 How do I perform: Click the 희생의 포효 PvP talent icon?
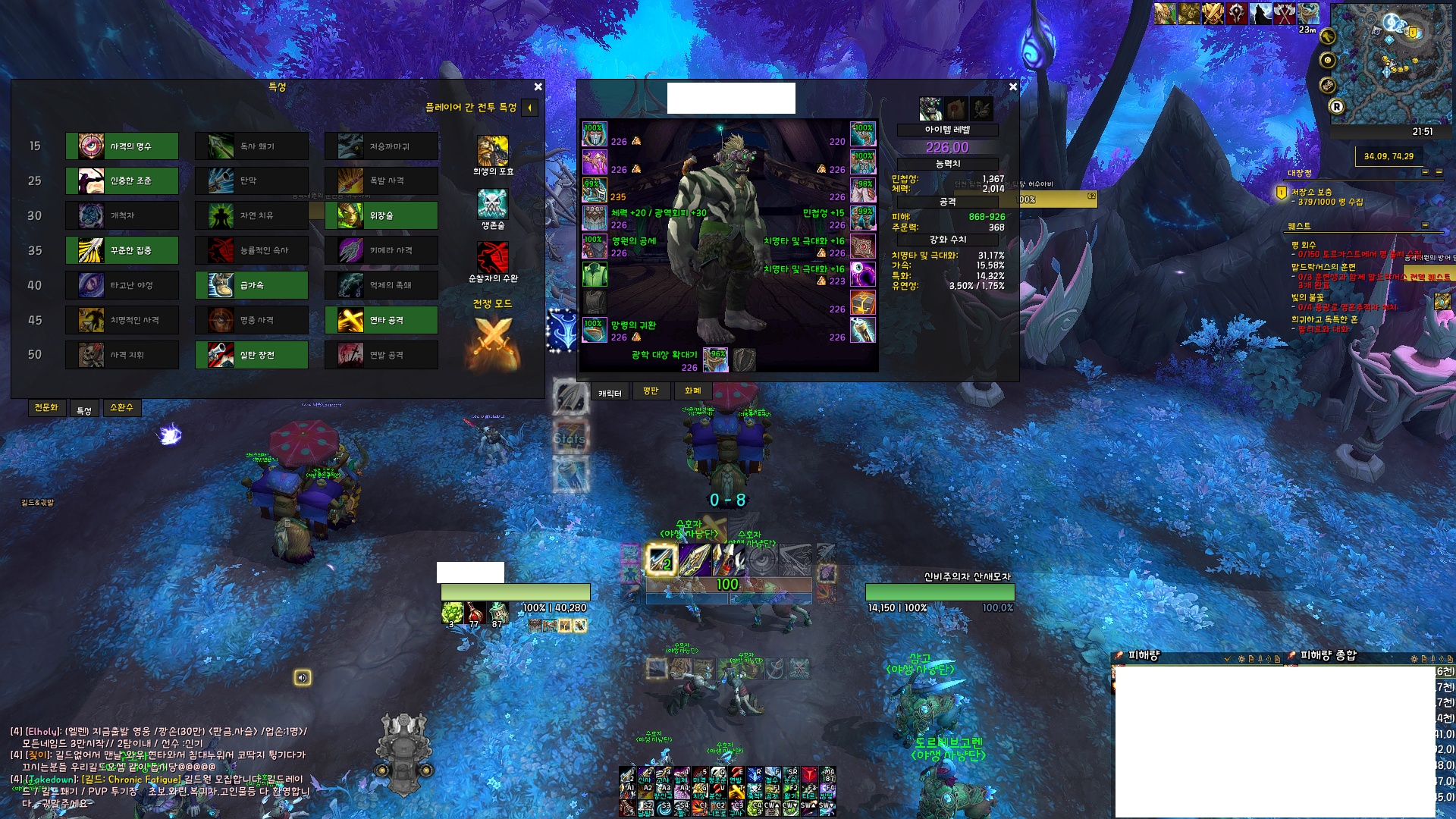pos(493,151)
